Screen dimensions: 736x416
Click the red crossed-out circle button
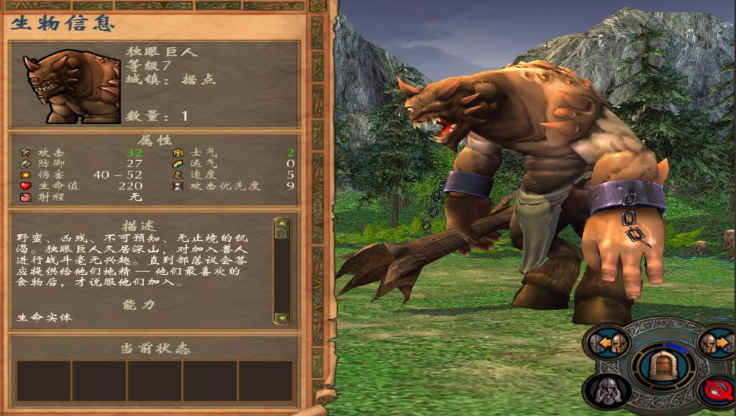point(715,391)
